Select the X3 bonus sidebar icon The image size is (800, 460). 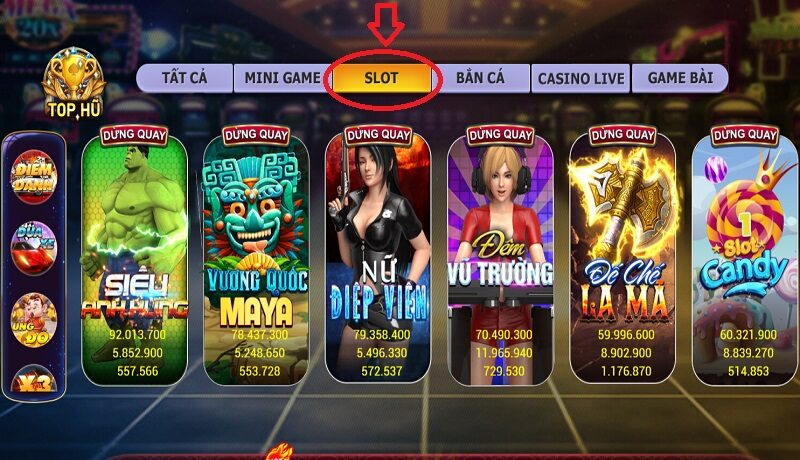click(34, 378)
